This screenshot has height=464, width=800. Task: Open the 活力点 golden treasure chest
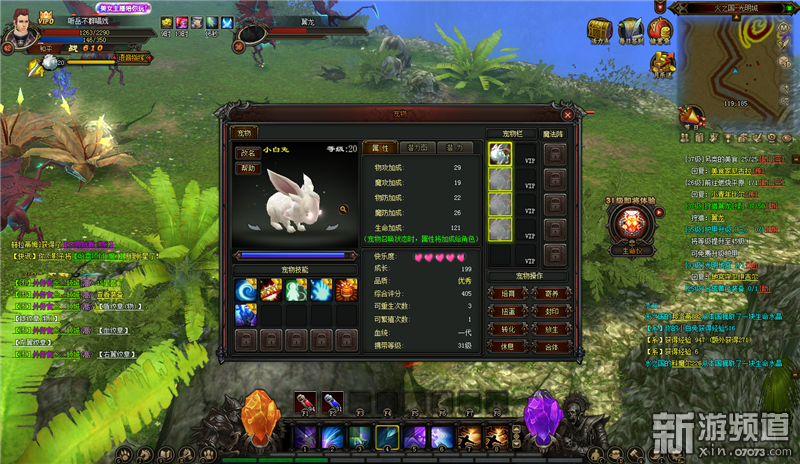(x=601, y=30)
